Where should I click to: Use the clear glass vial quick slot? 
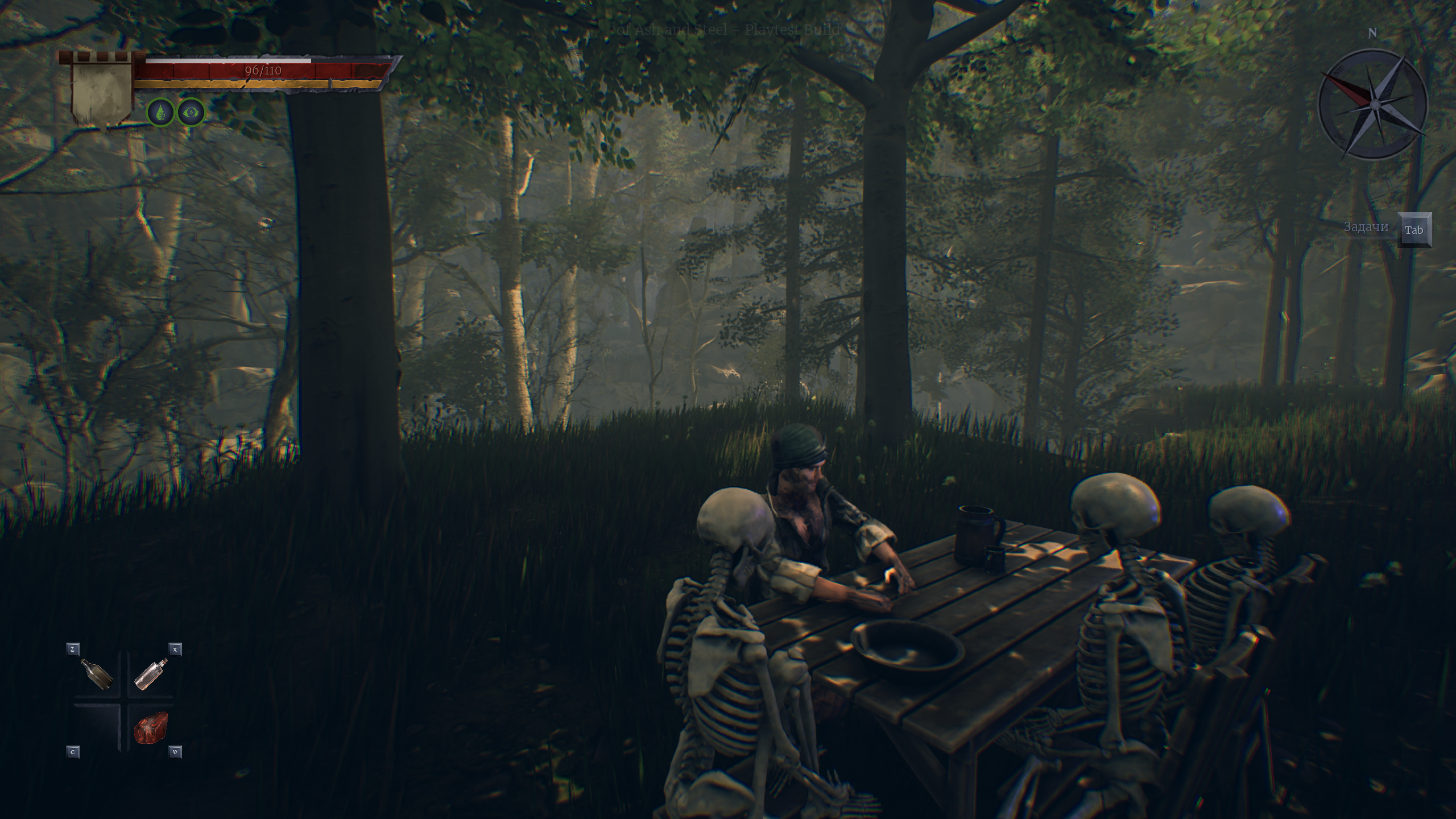[x=151, y=674]
